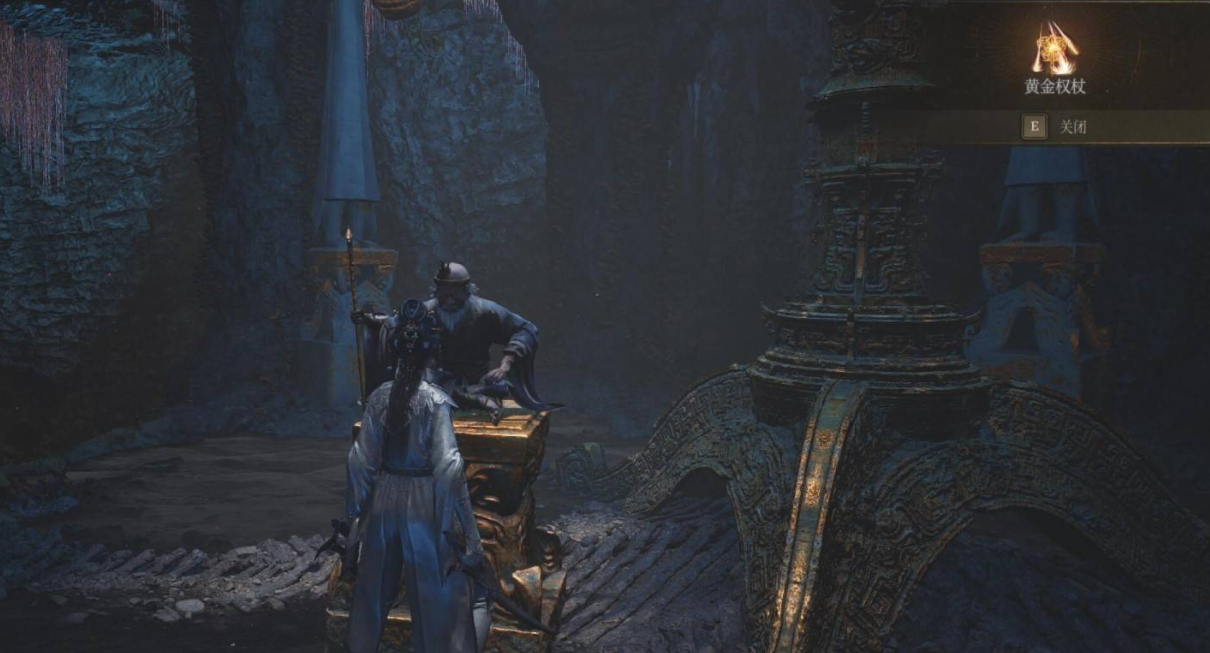Select the 黄金权杖 golden scepter item icon
This screenshot has width=1210, height=653.
coord(1054,47)
